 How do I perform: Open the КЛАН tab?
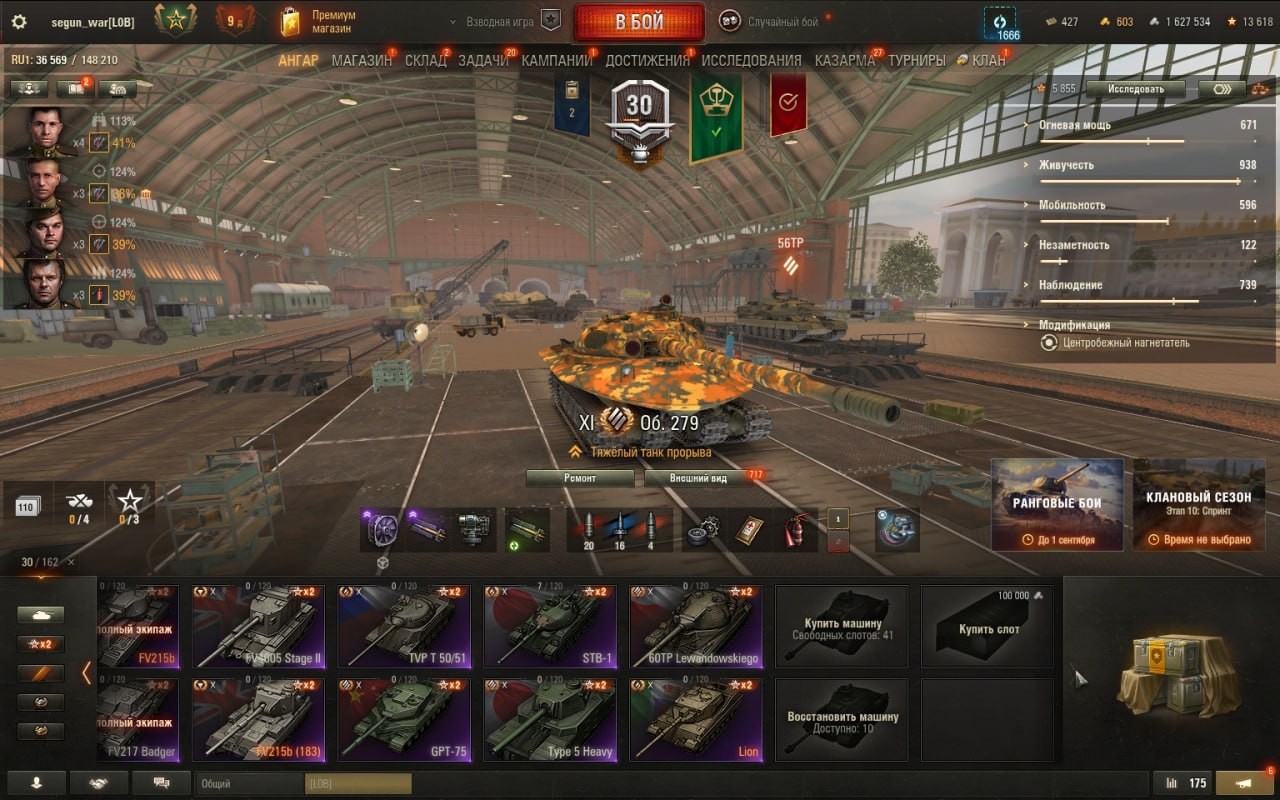coord(987,60)
